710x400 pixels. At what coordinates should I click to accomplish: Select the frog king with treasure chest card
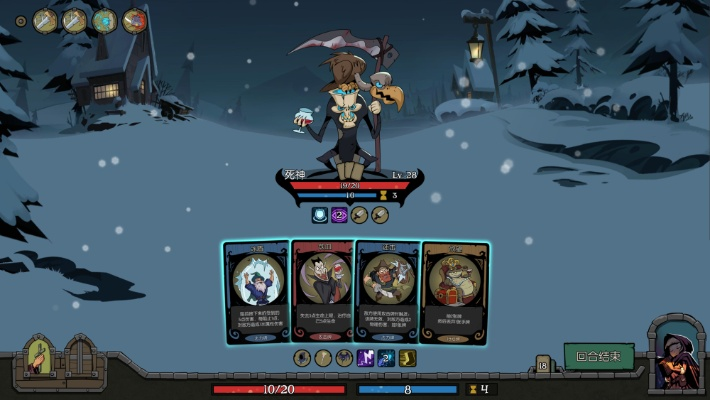point(454,291)
